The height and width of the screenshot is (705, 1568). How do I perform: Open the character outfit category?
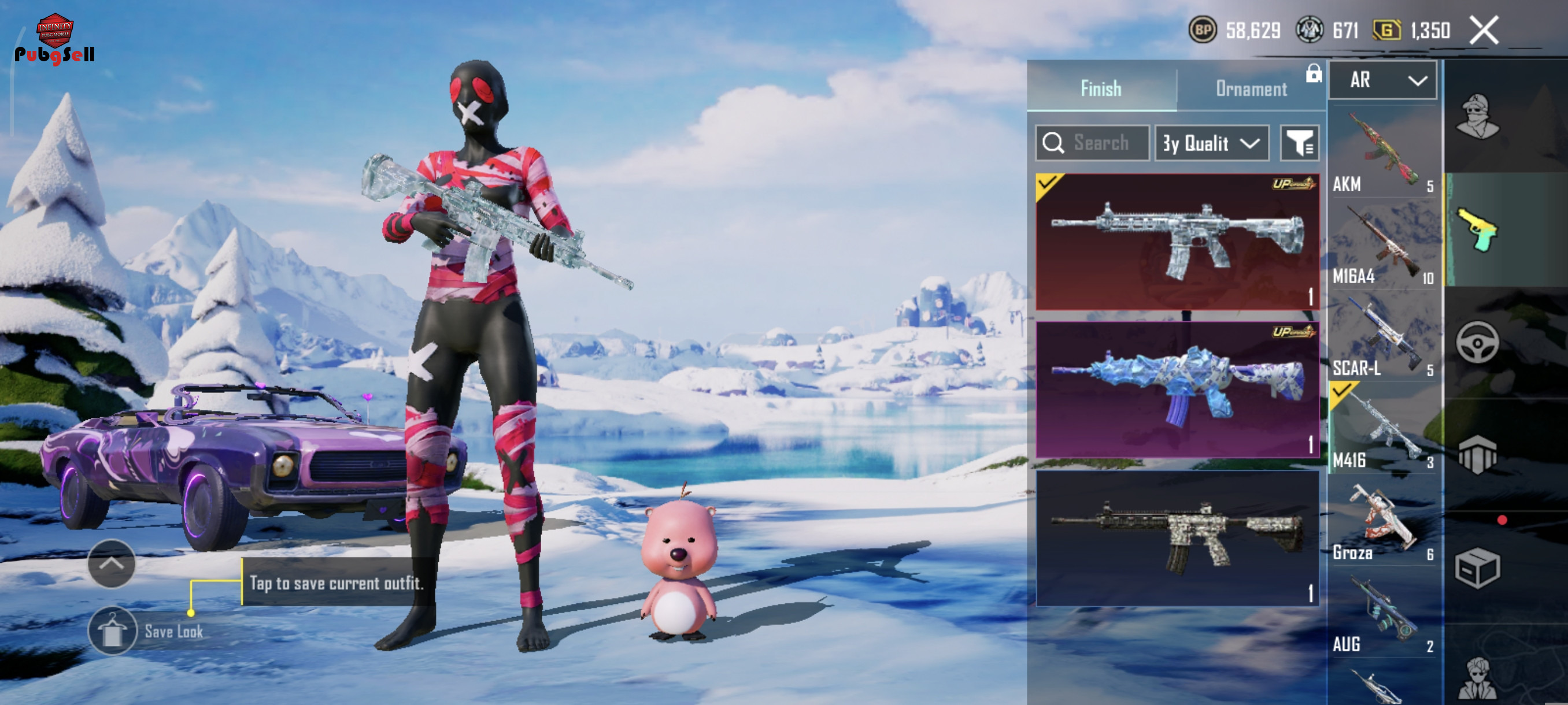(x=1477, y=117)
